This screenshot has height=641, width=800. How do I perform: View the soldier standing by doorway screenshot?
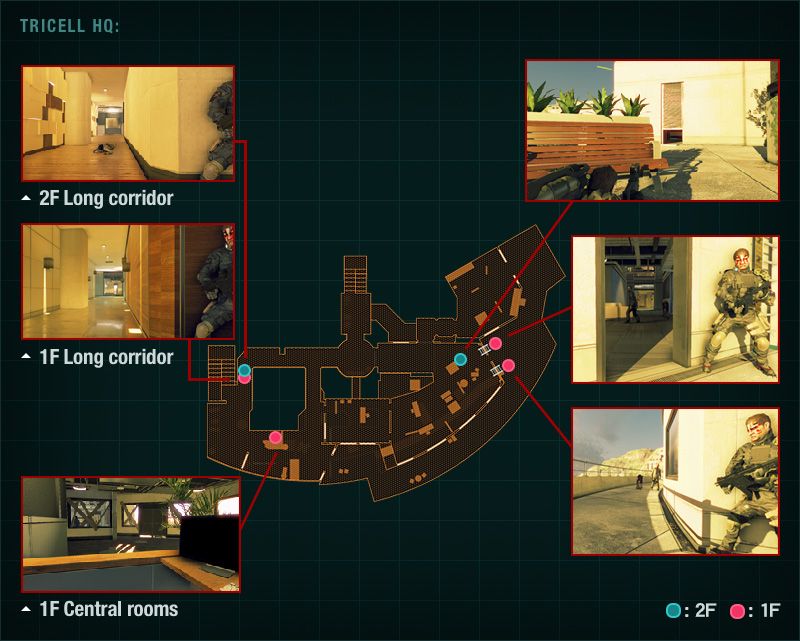pyautogui.click(x=674, y=309)
